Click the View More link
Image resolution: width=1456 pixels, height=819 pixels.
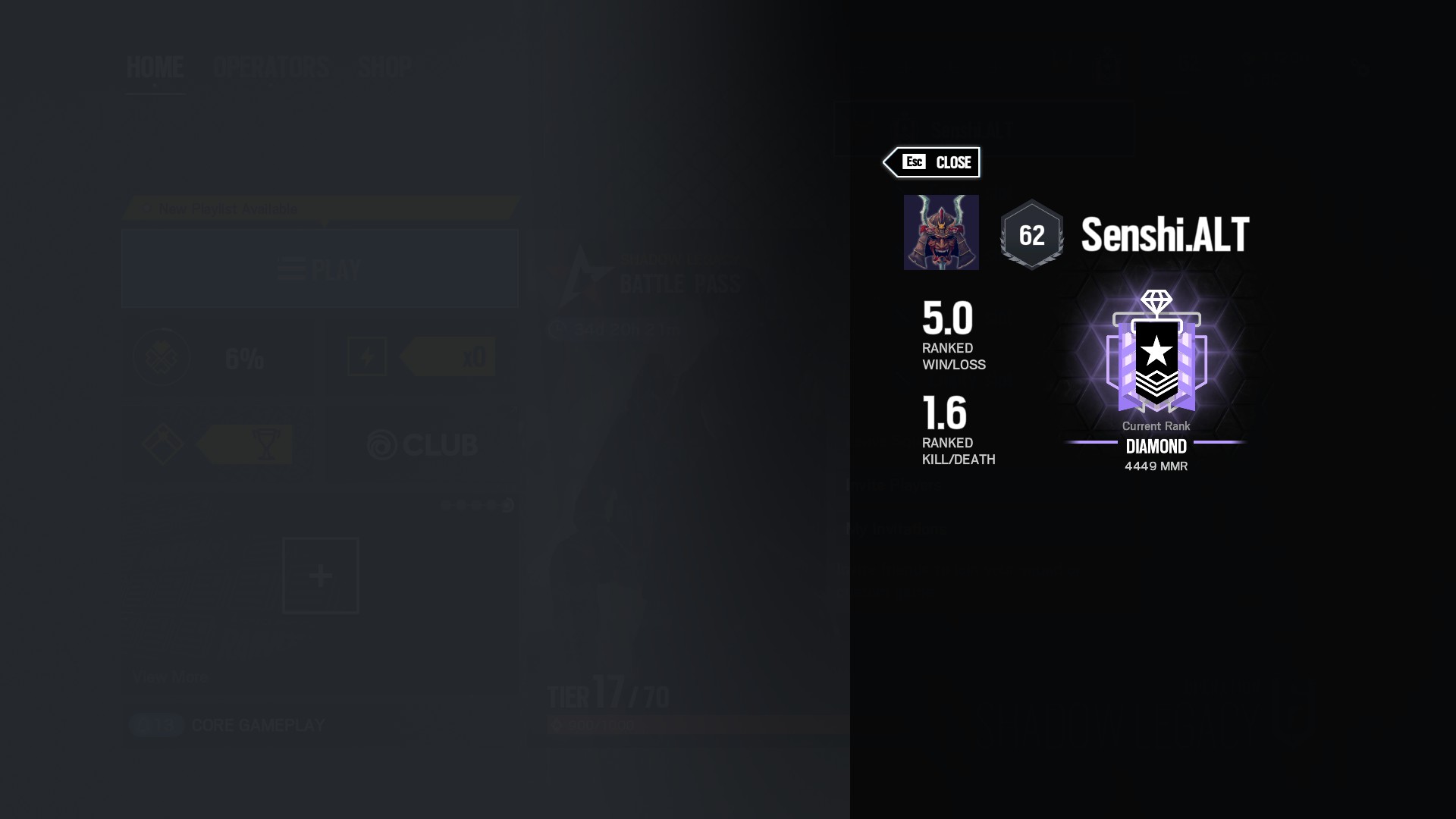coord(170,677)
